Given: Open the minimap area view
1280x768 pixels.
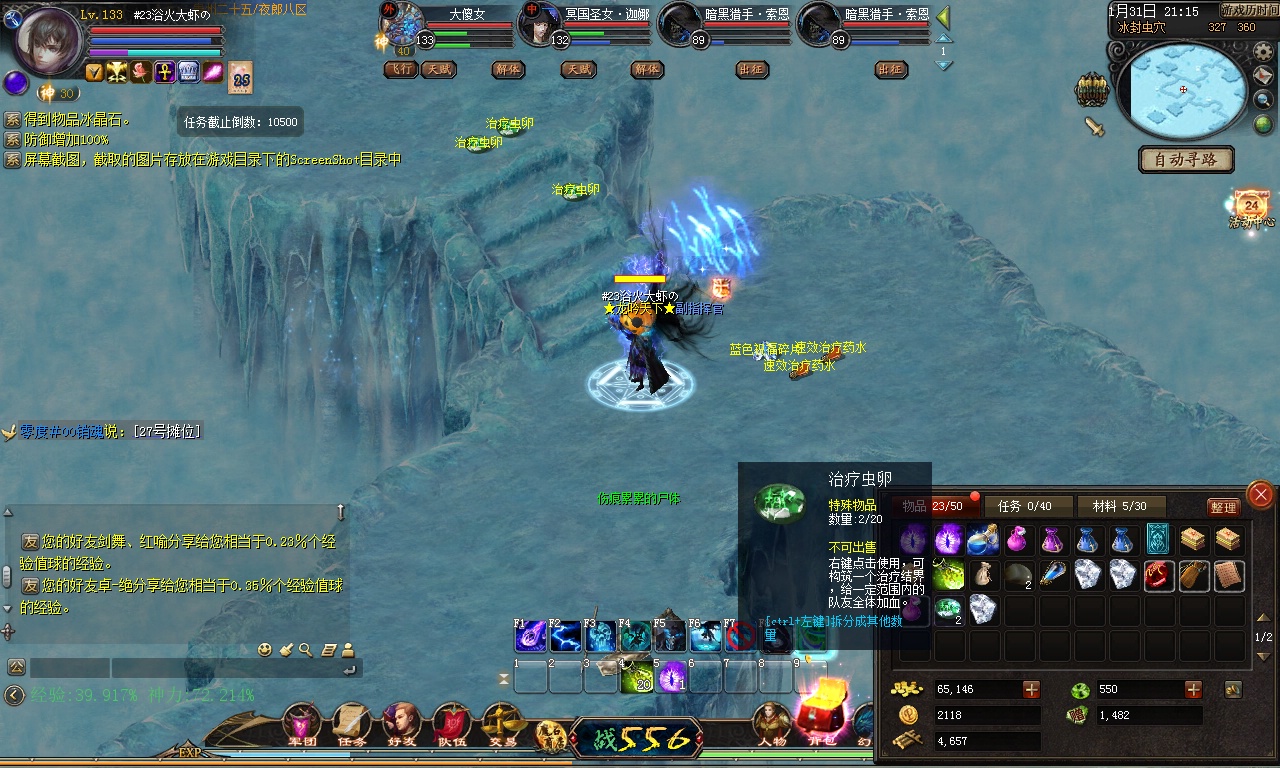Looking at the screenshot, I should click(1183, 91).
